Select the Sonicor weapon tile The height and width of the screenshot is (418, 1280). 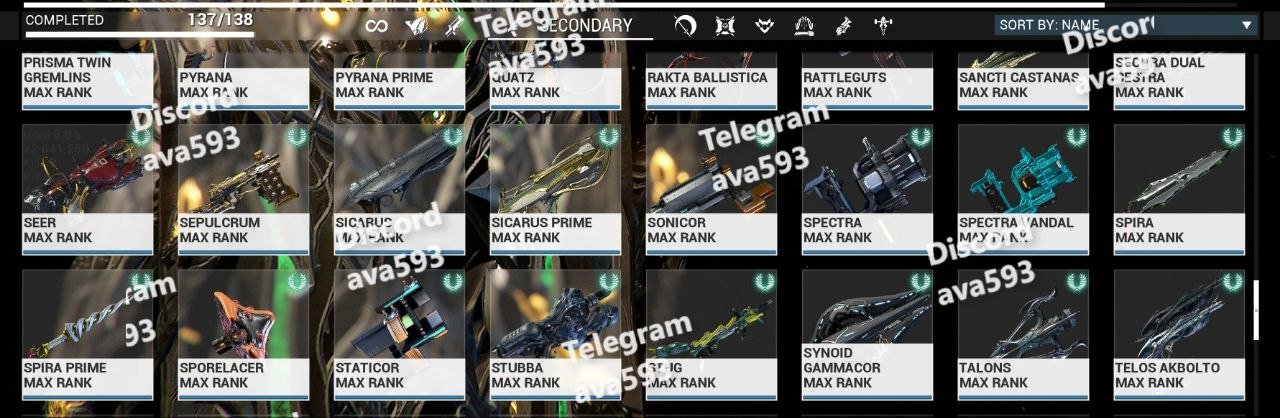click(x=712, y=189)
